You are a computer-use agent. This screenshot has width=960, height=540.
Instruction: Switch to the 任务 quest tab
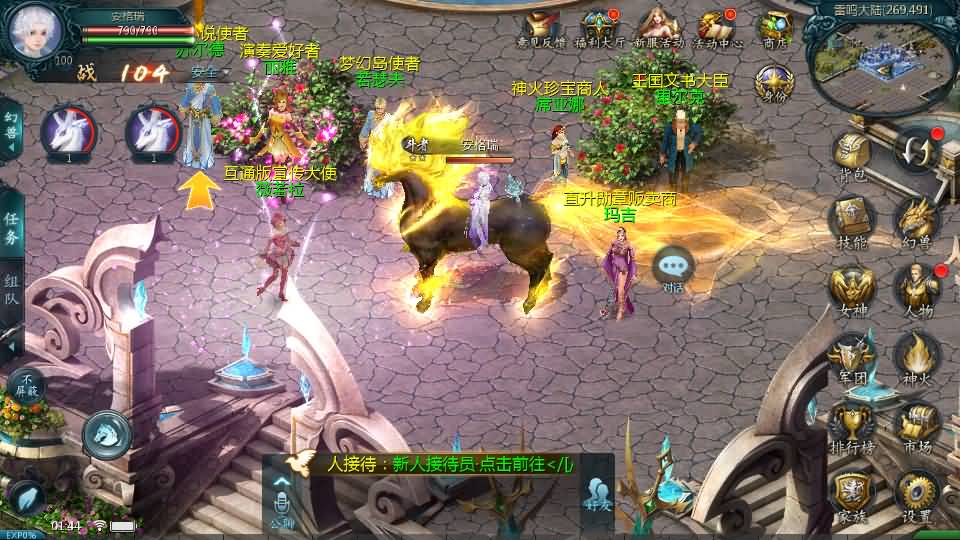tap(12, 228)
